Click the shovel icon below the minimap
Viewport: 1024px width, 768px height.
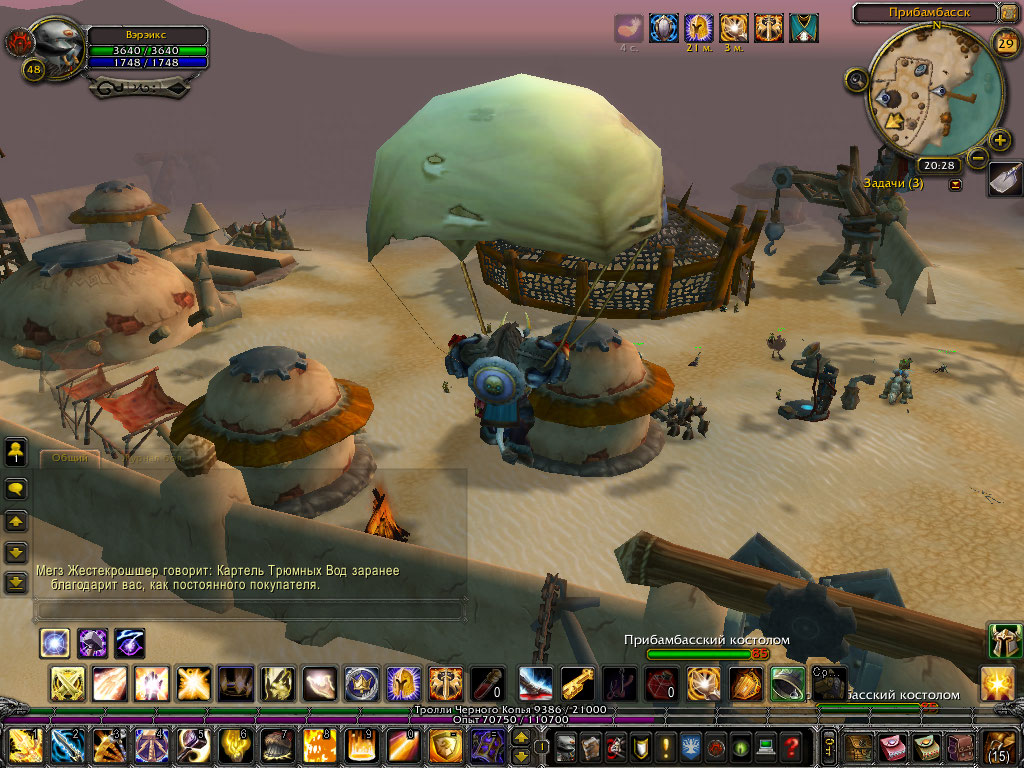click(x=1004, y=179)
